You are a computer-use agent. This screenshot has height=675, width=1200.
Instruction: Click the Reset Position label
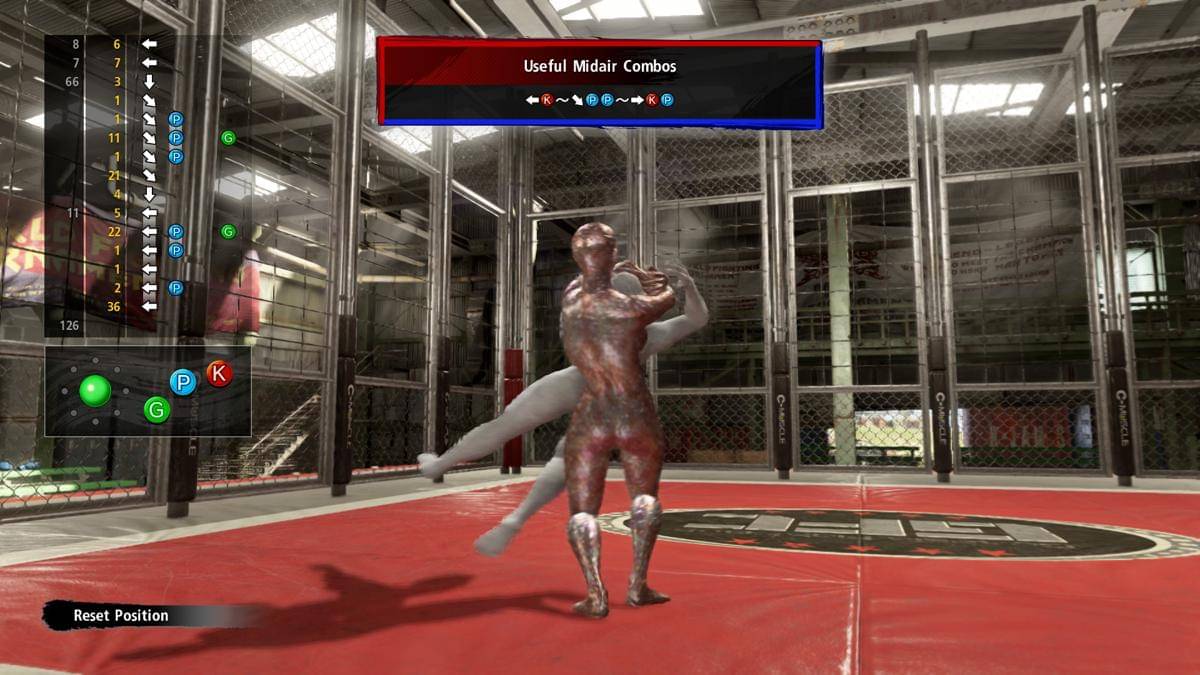coord(120,616)
